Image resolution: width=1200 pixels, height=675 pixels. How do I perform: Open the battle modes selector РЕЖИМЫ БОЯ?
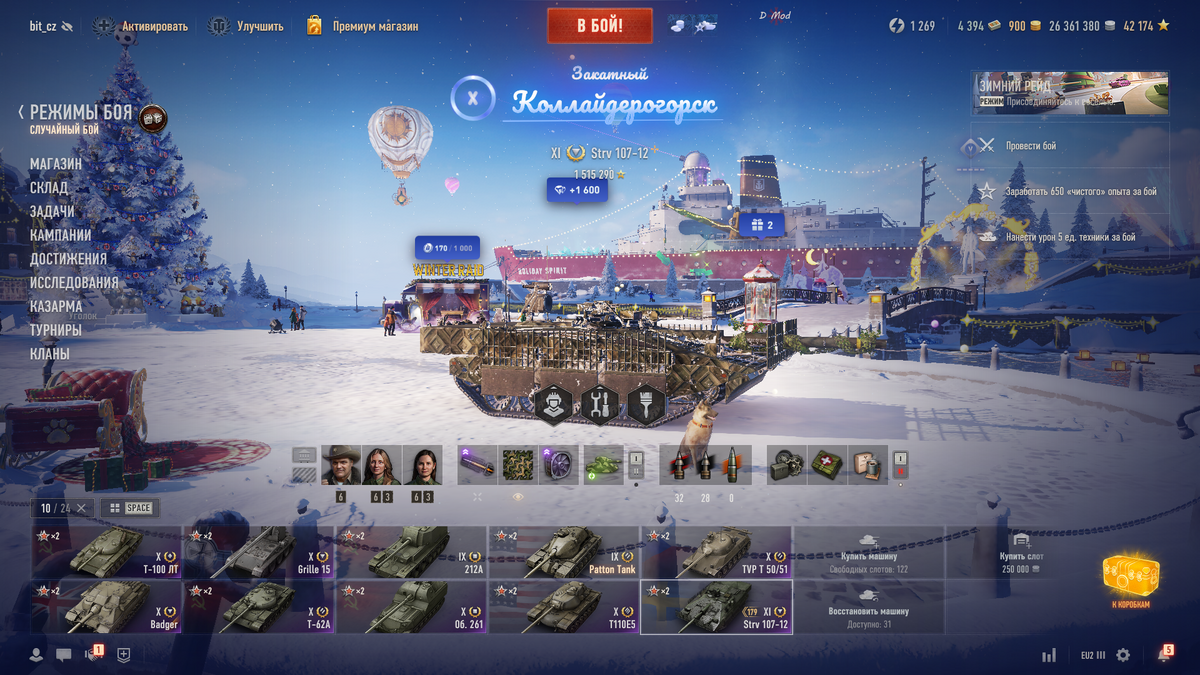tap(80, 113)
